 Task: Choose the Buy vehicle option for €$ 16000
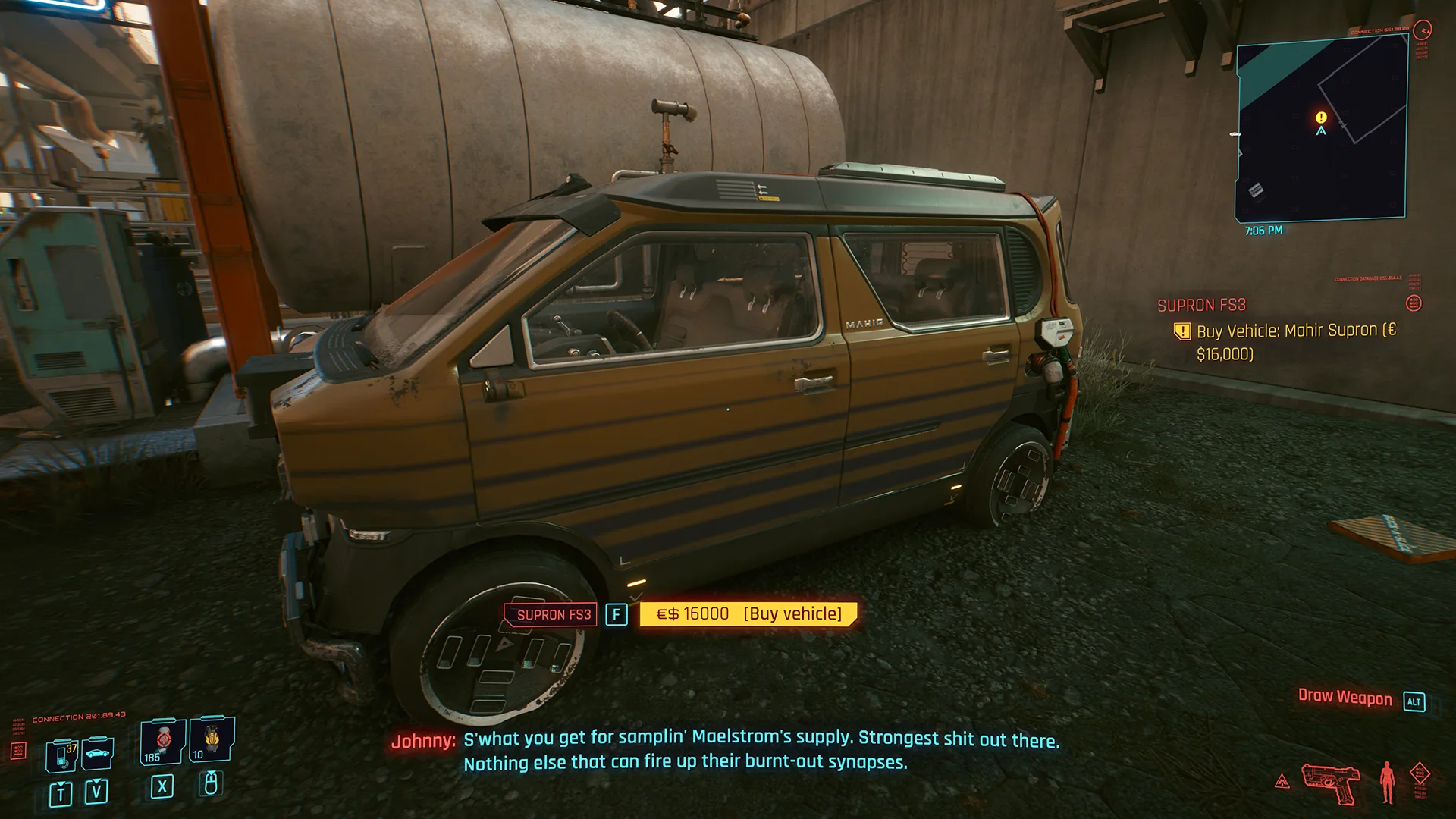click(x=748, y=613)
